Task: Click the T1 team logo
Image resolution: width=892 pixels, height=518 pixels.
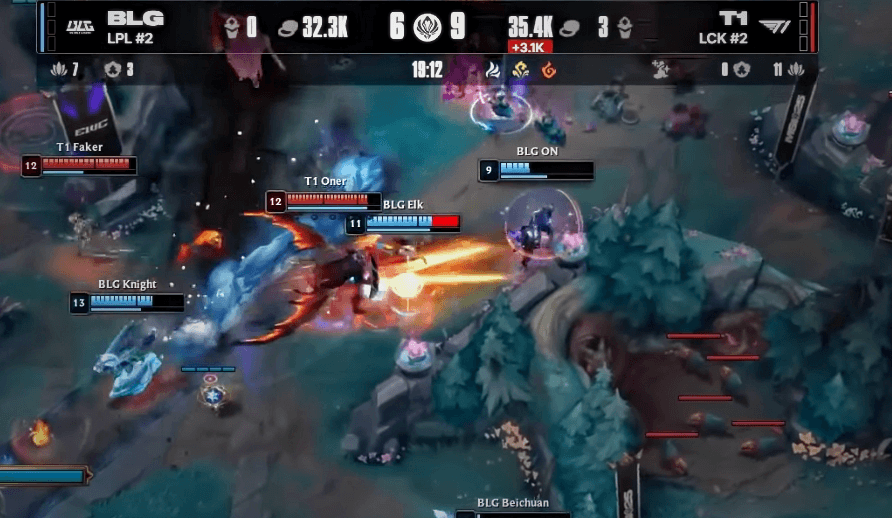Action: tap(773, 26)
